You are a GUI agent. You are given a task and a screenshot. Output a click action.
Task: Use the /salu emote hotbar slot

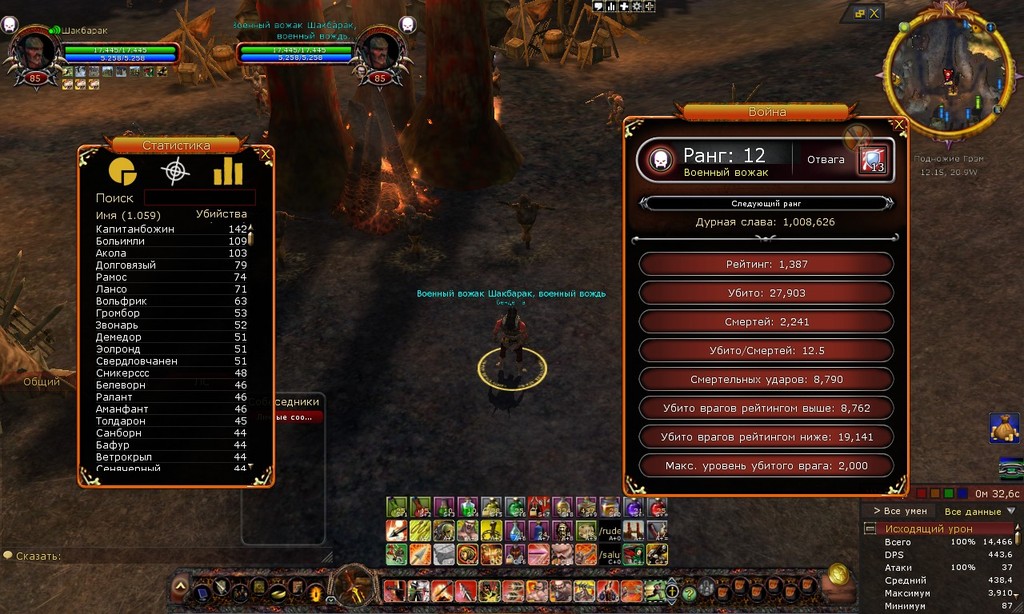[x=610, y=554]
